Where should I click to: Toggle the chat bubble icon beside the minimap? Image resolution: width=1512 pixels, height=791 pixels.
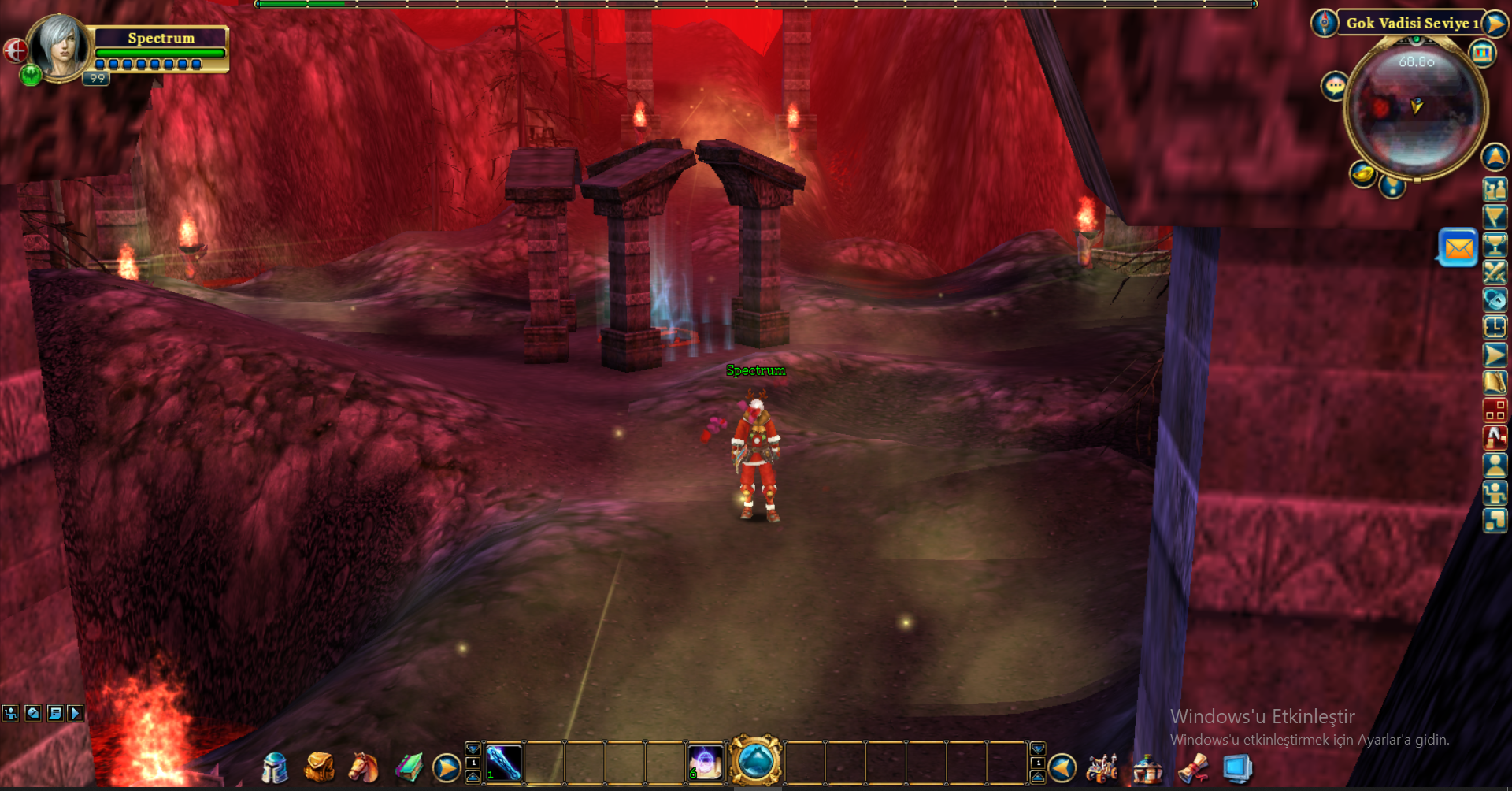tap(1335, 84)
